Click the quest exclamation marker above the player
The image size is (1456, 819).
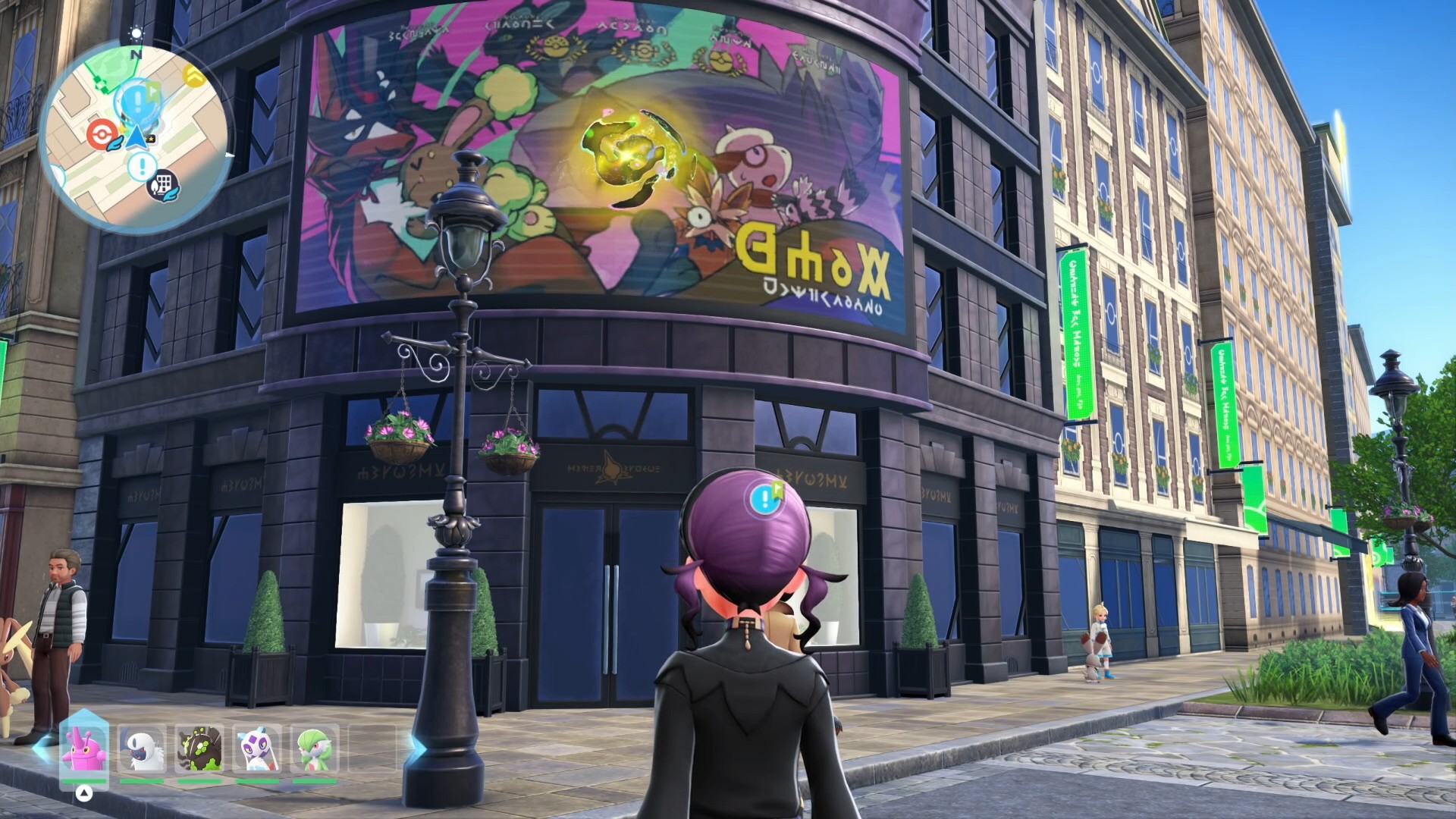point(767,497)
